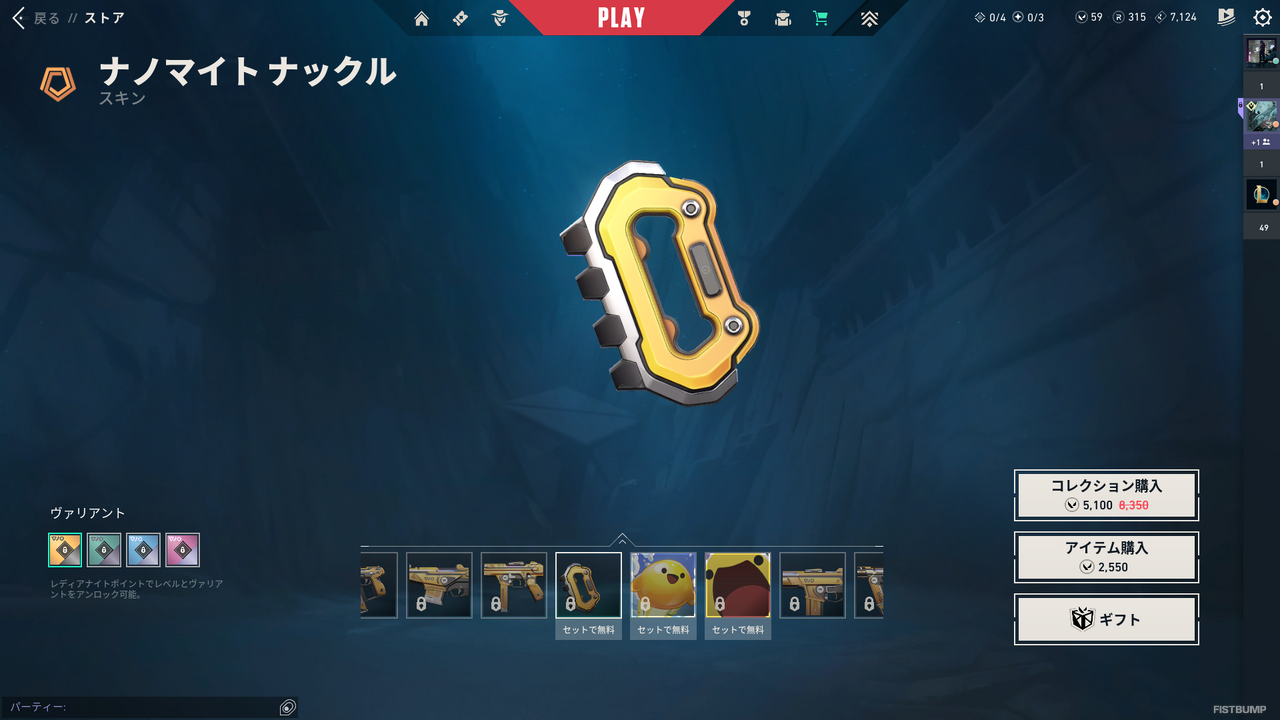Open party options via circular icon

[x=287, y=707]
